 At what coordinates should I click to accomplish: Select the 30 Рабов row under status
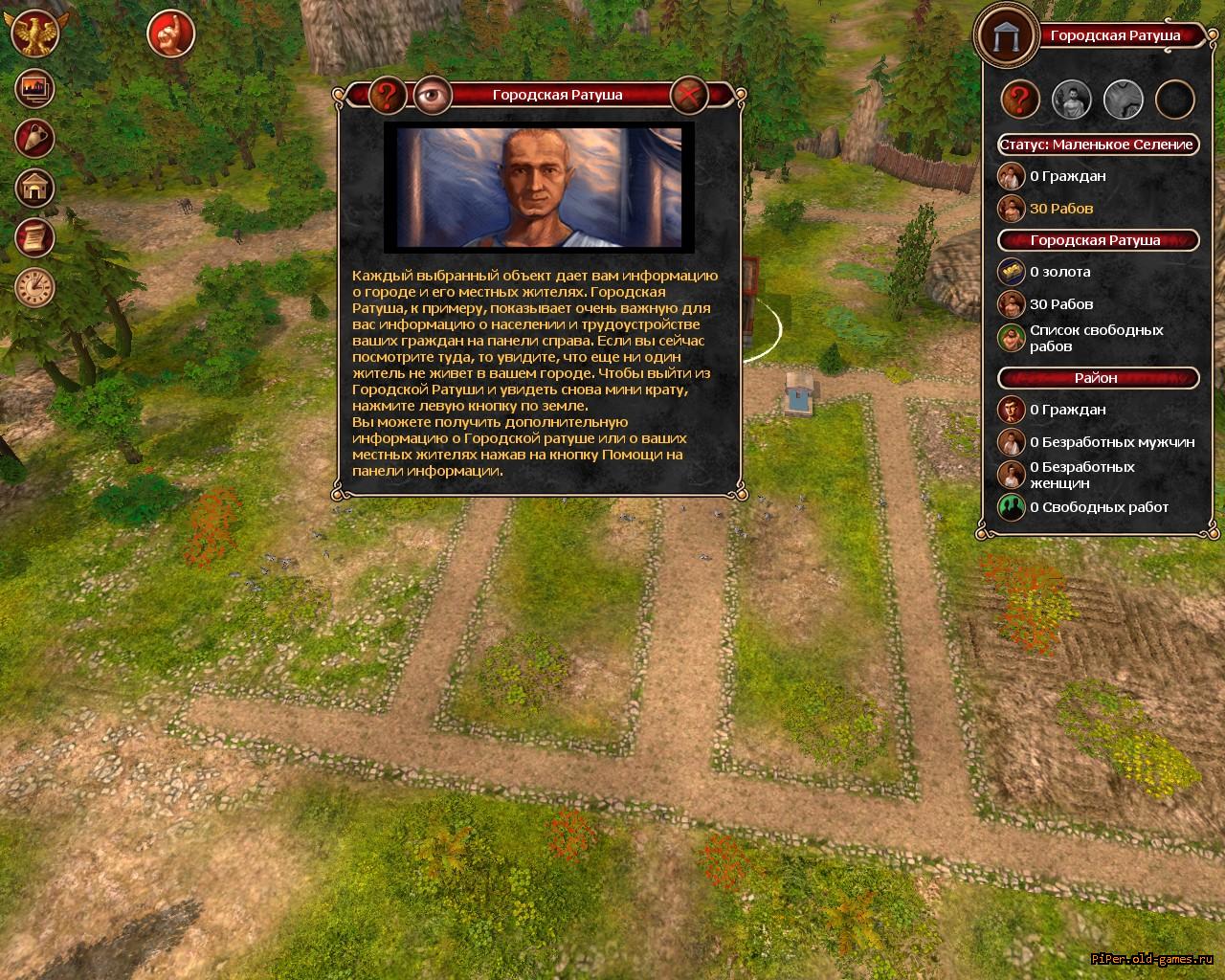1060,209
